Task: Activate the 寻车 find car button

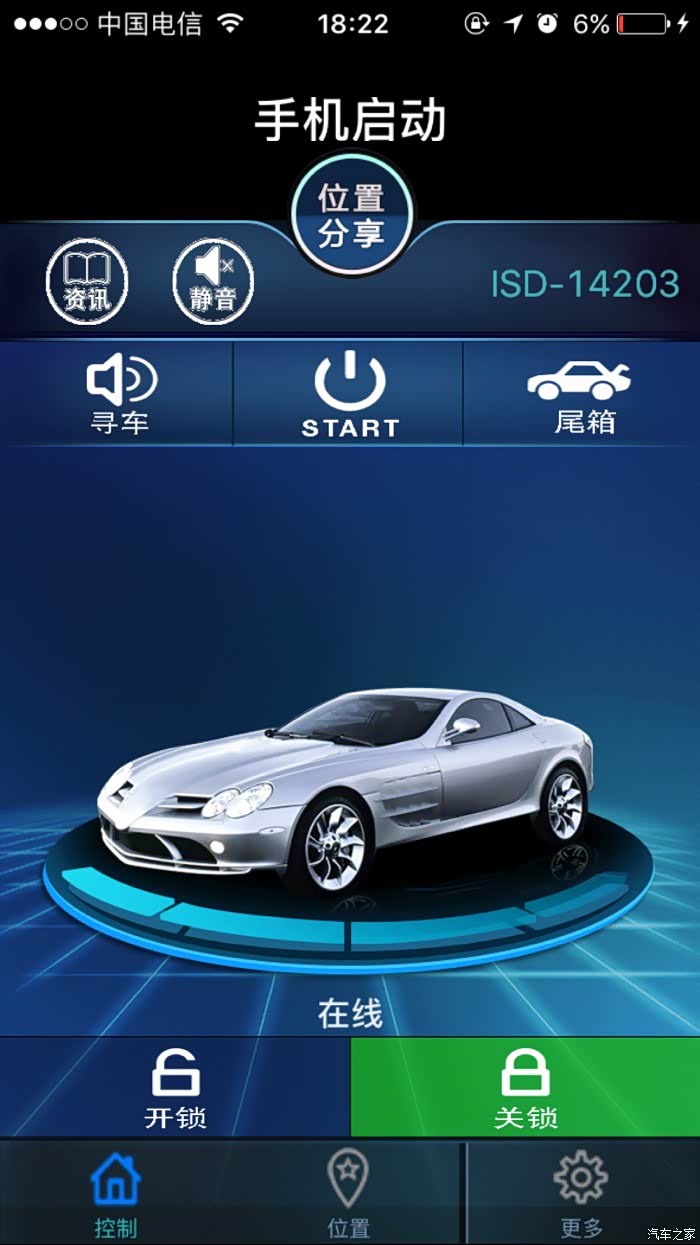Action: pos(120,395)
